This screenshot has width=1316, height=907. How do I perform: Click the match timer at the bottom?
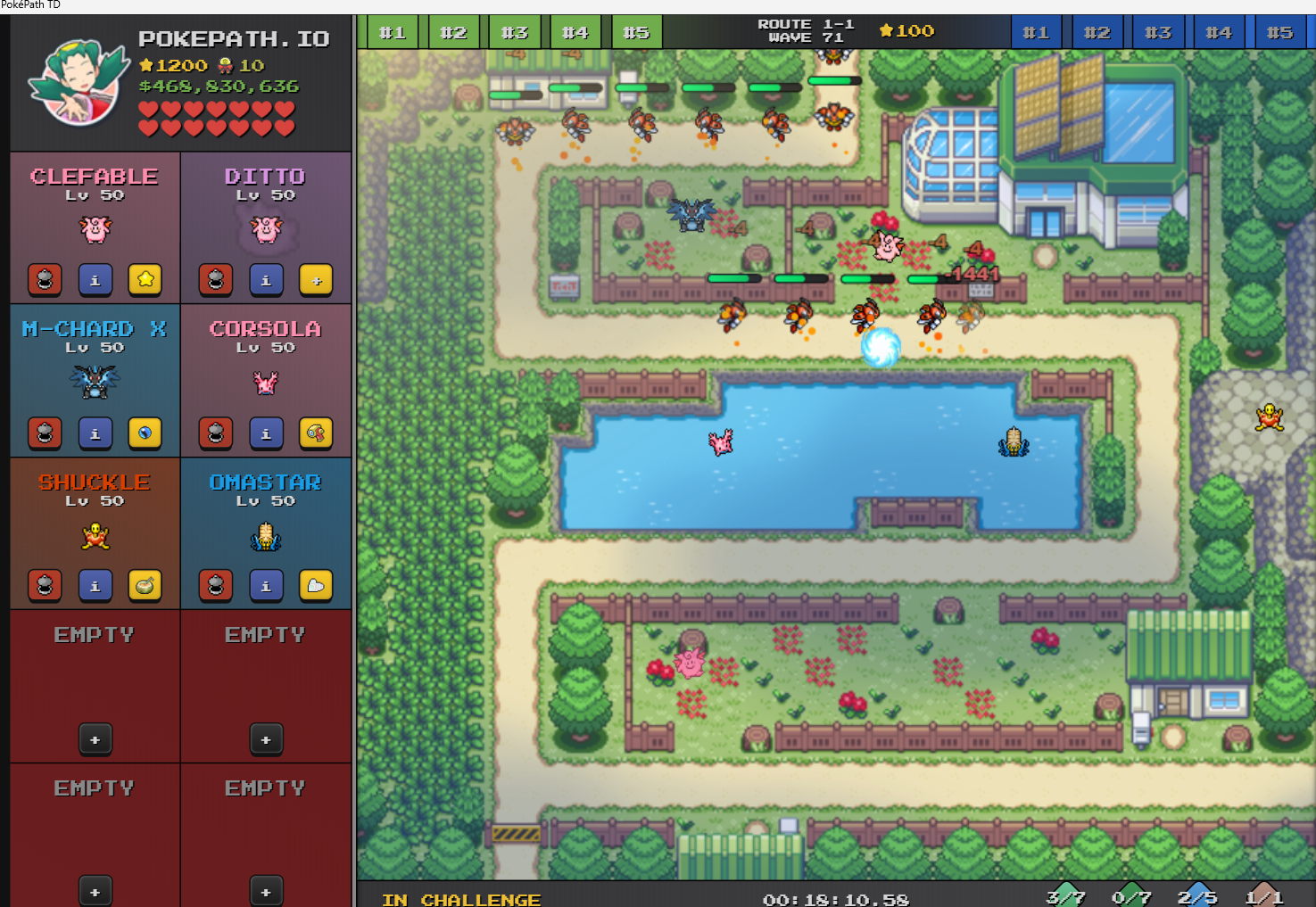837,899
